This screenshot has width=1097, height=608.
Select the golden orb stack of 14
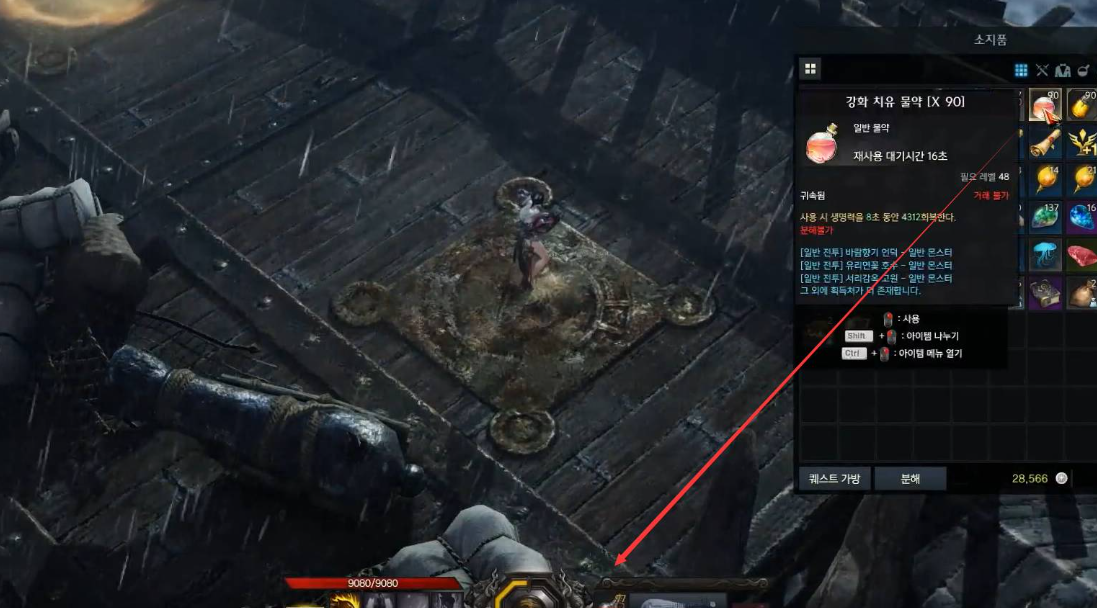1044,180
